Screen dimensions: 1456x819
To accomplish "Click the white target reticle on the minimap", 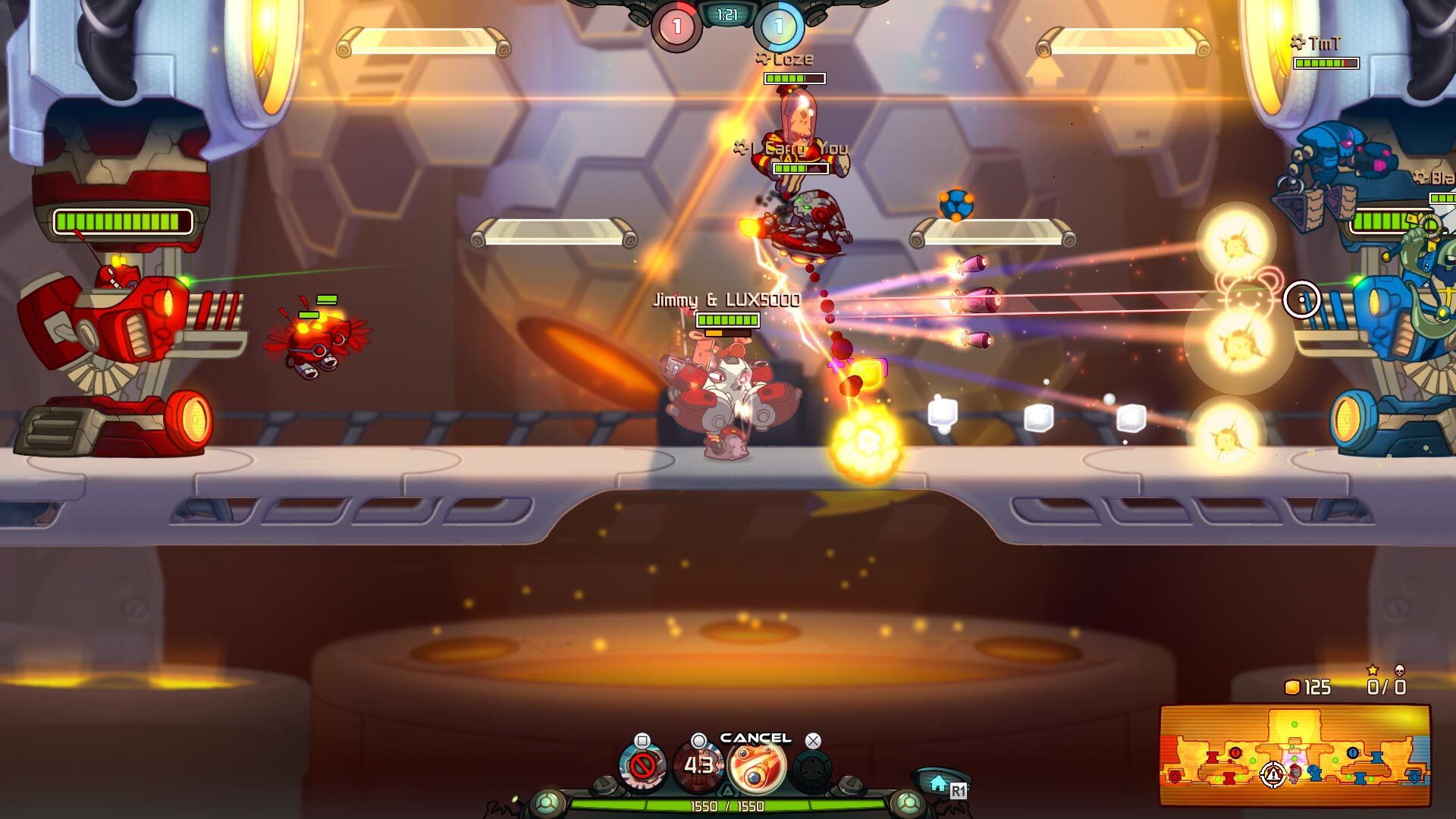I will pyautogui.click(x=1272, y=775).
